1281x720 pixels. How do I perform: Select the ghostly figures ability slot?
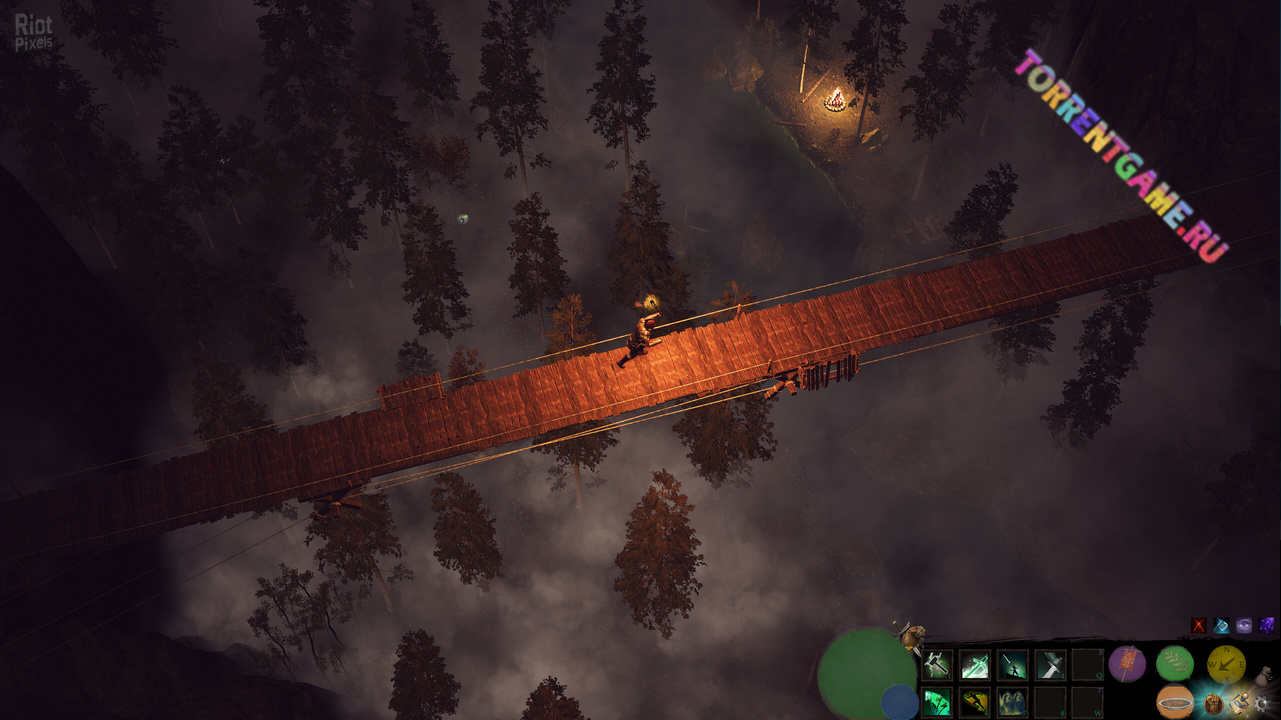pos(1012,702)
